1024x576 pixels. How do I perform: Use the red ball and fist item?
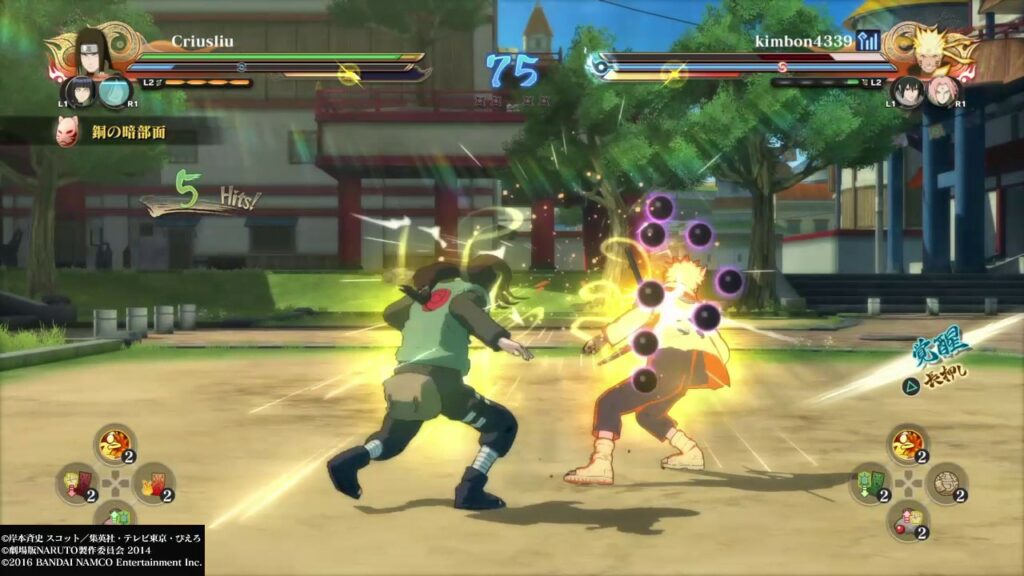(x=907, y=520)
